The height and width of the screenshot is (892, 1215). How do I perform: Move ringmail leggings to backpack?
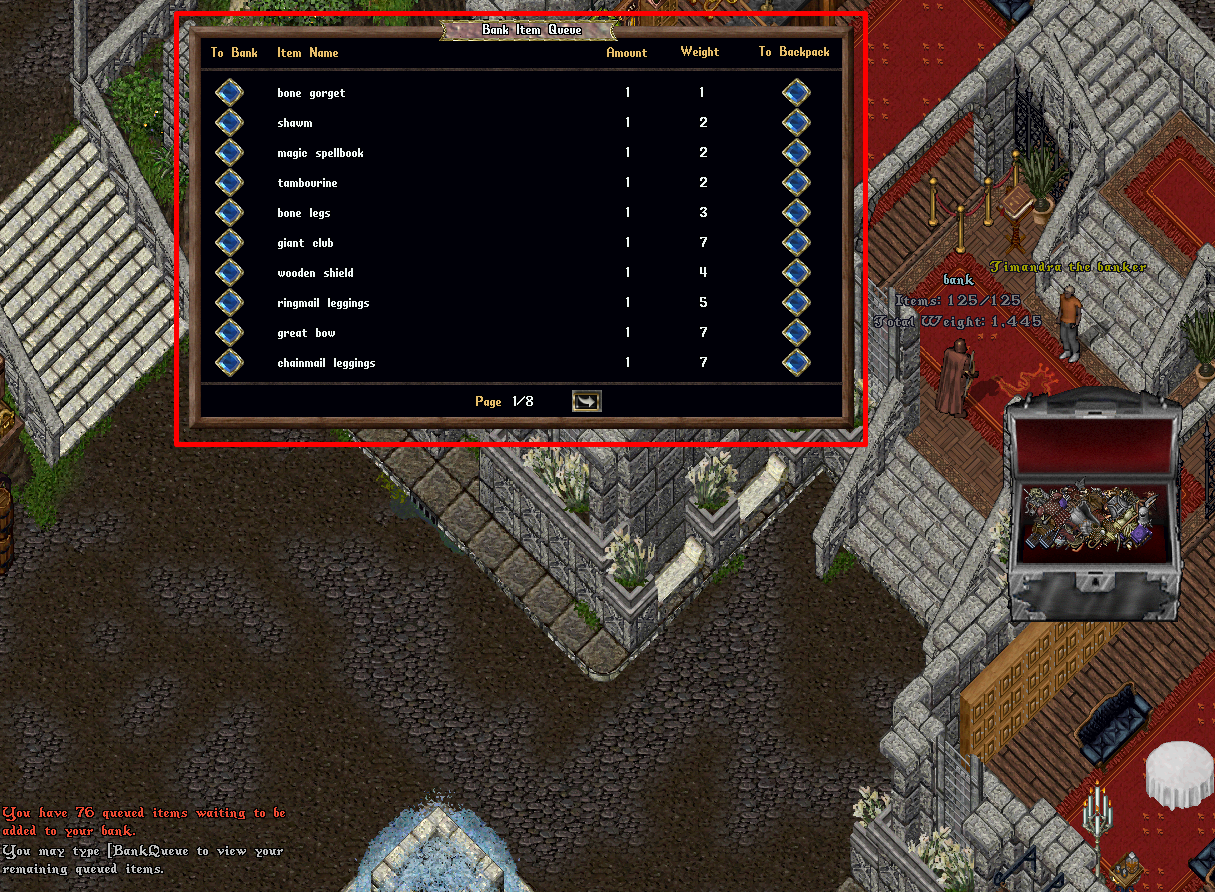tap(796, 303)
